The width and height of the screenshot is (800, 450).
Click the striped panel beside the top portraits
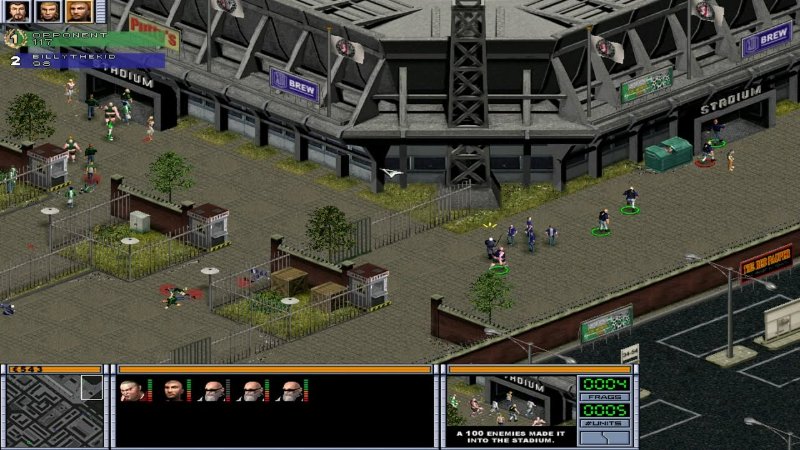click(x=100, y=11)
